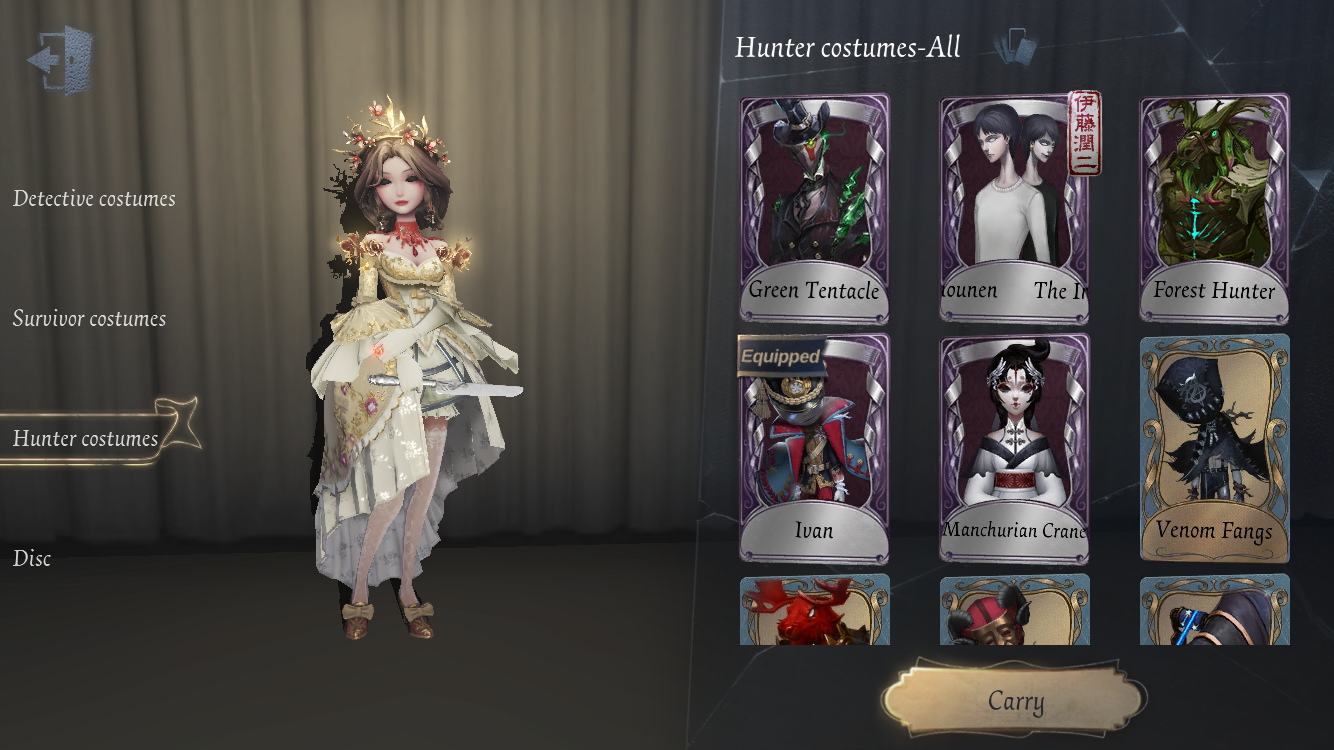Select the costume card with blue gadget

pos(1214,610)
